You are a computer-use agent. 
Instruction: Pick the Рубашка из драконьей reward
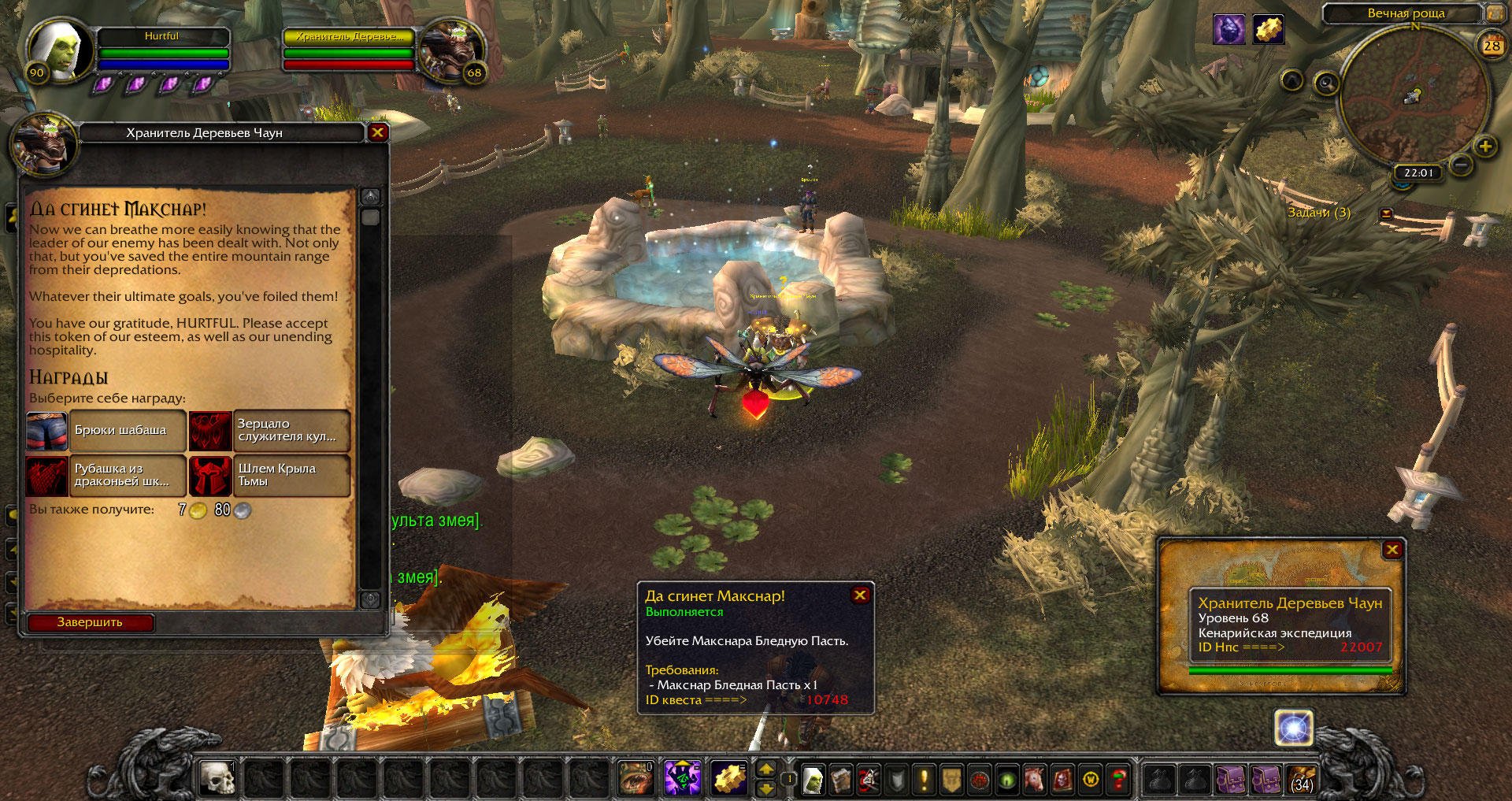pyautogui.click(x=106, y=476)
